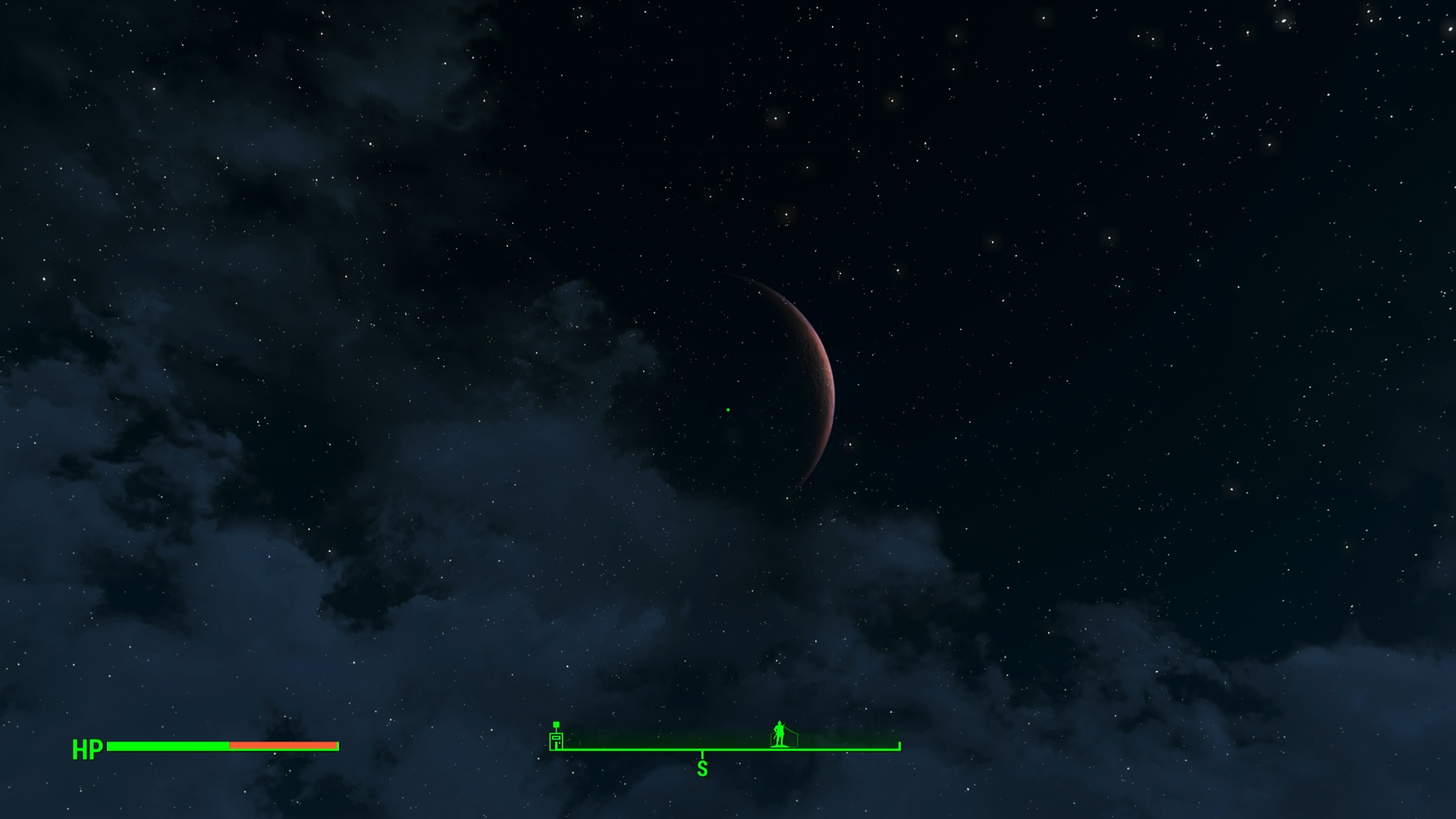
Task: Click the minuteman statue marker on the compass
Action: pos(780,734)
